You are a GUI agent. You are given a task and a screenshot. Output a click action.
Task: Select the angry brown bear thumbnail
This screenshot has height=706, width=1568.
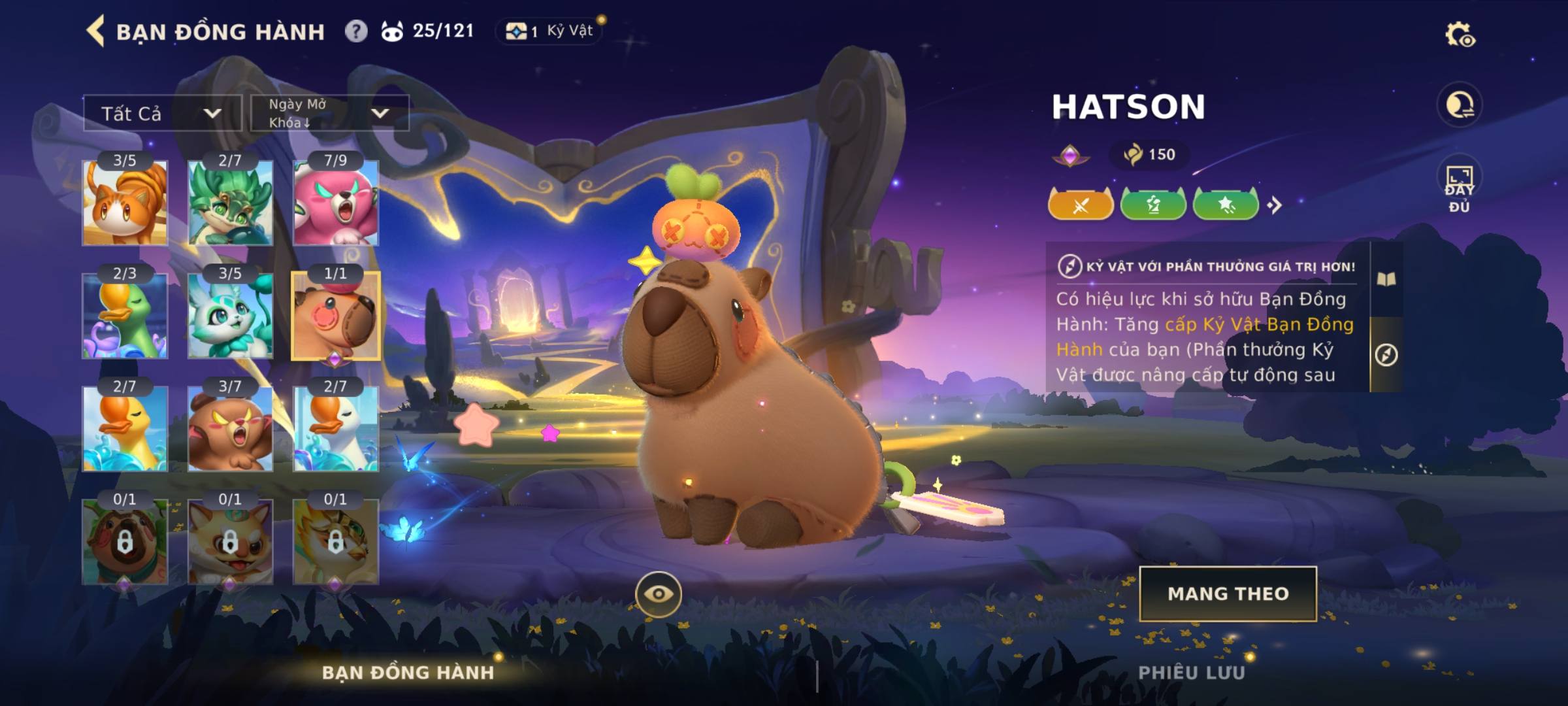click(230, 429)
